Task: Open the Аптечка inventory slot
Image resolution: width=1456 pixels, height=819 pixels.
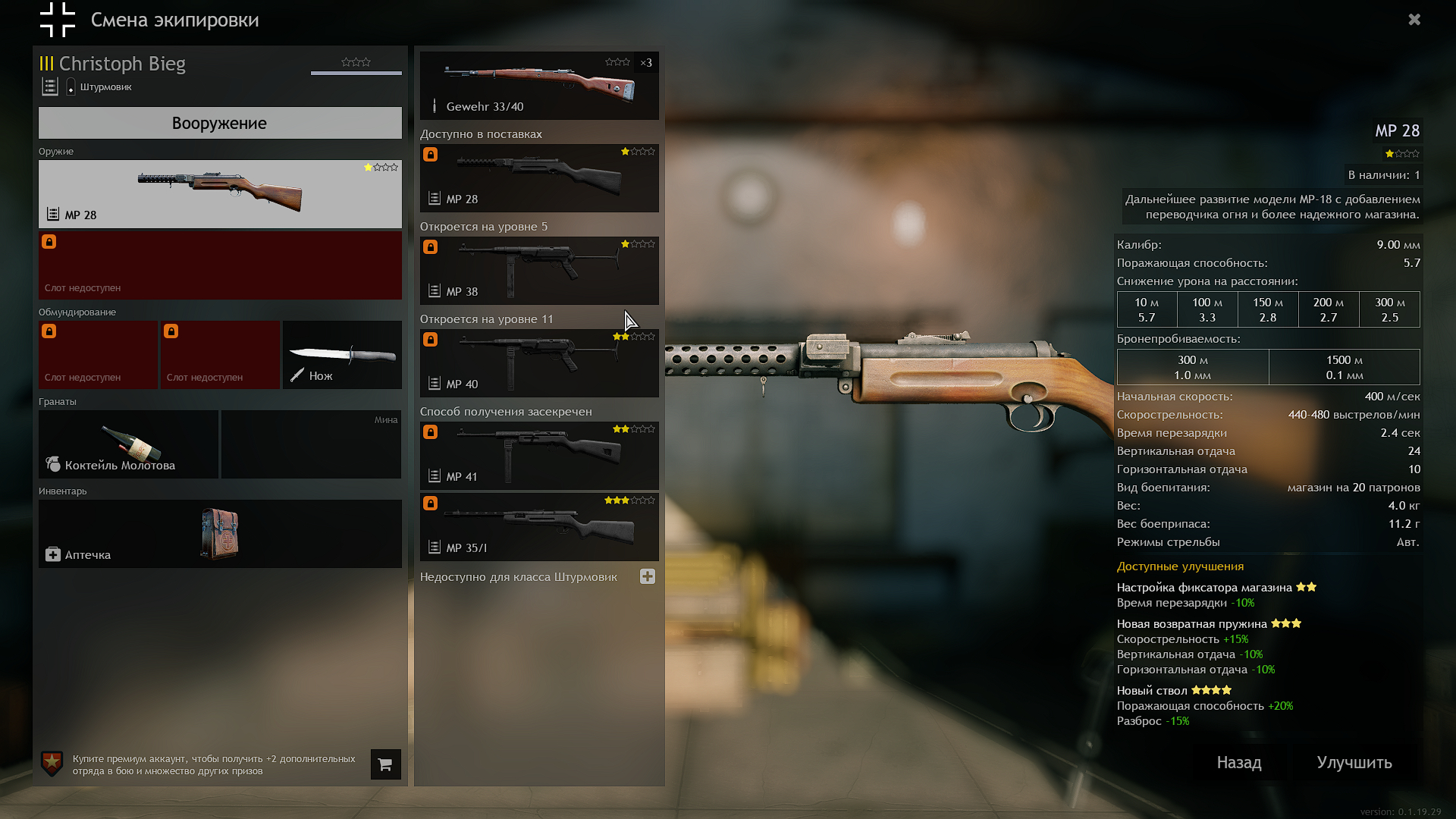Action: (x=220, y=534)
